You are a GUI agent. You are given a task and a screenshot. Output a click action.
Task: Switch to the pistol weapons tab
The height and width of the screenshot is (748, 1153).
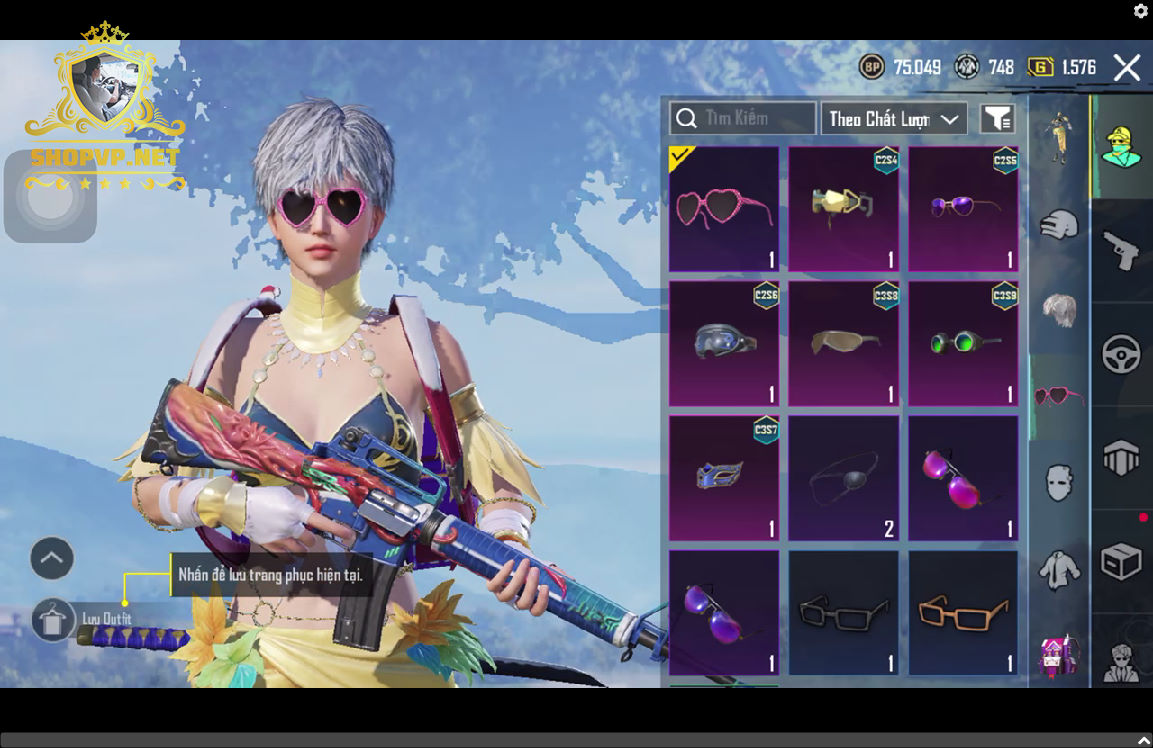click(1121, 249)
